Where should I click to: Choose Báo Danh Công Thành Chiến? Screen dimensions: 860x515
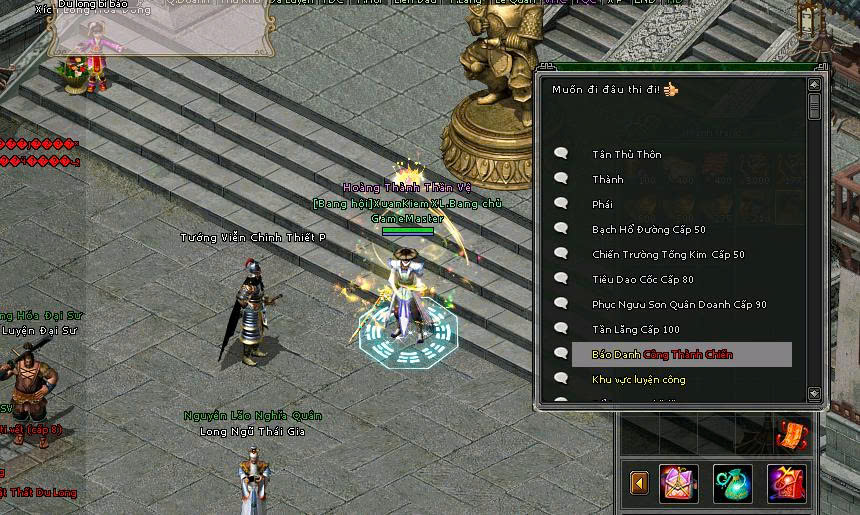pos(662,354)
